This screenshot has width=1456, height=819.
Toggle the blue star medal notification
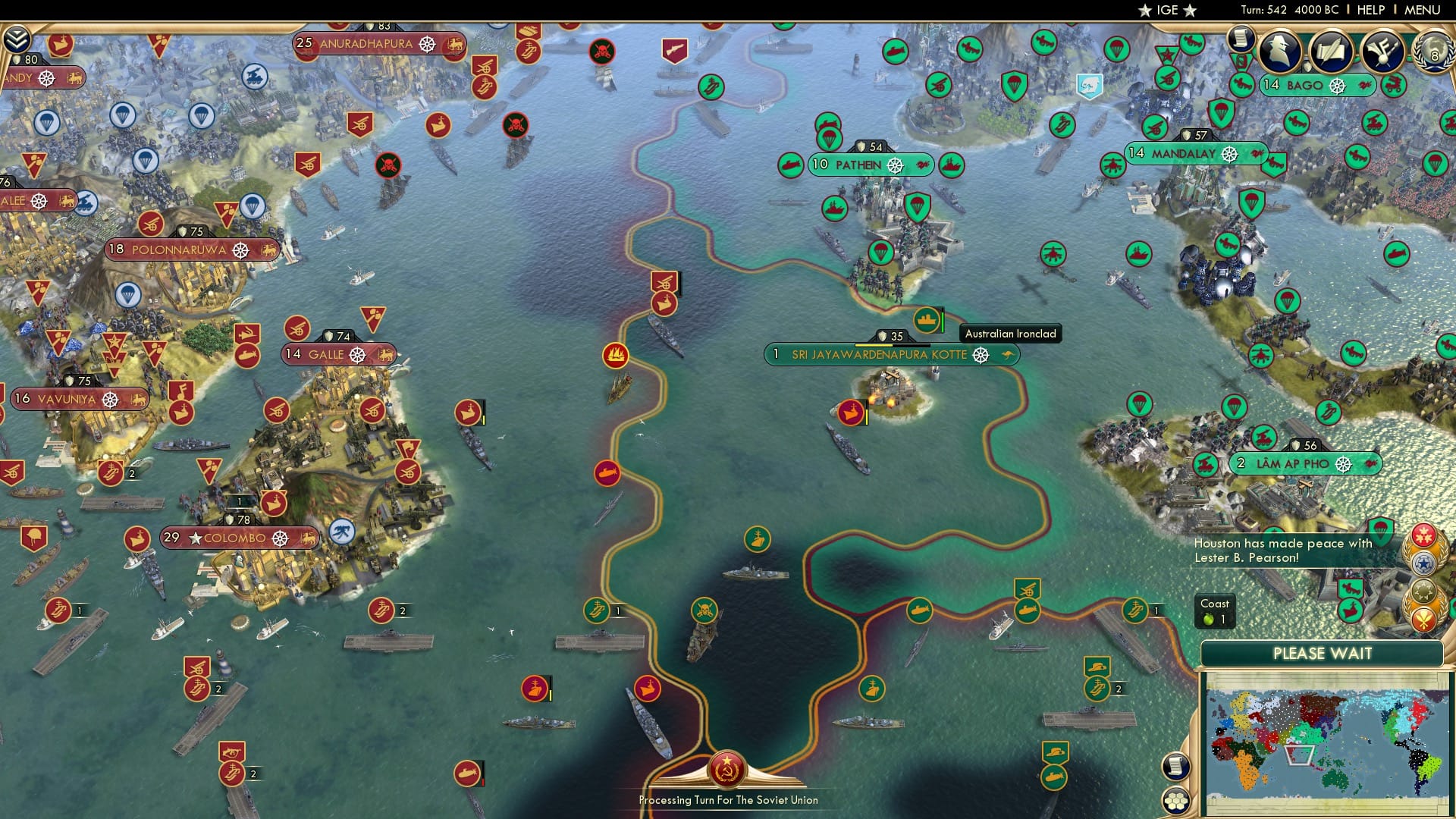pyautogui.click(x=1424, y=563)
